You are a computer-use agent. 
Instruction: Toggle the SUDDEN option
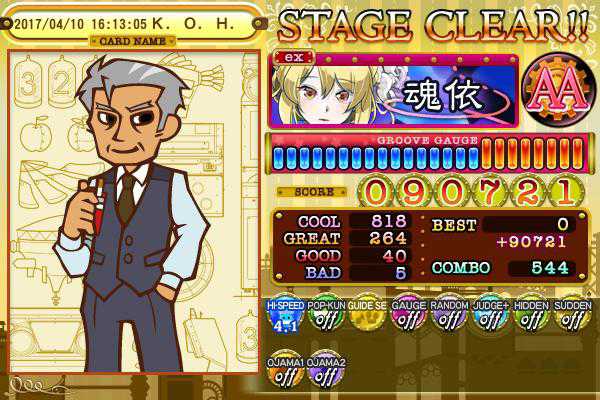click(572, 318)
